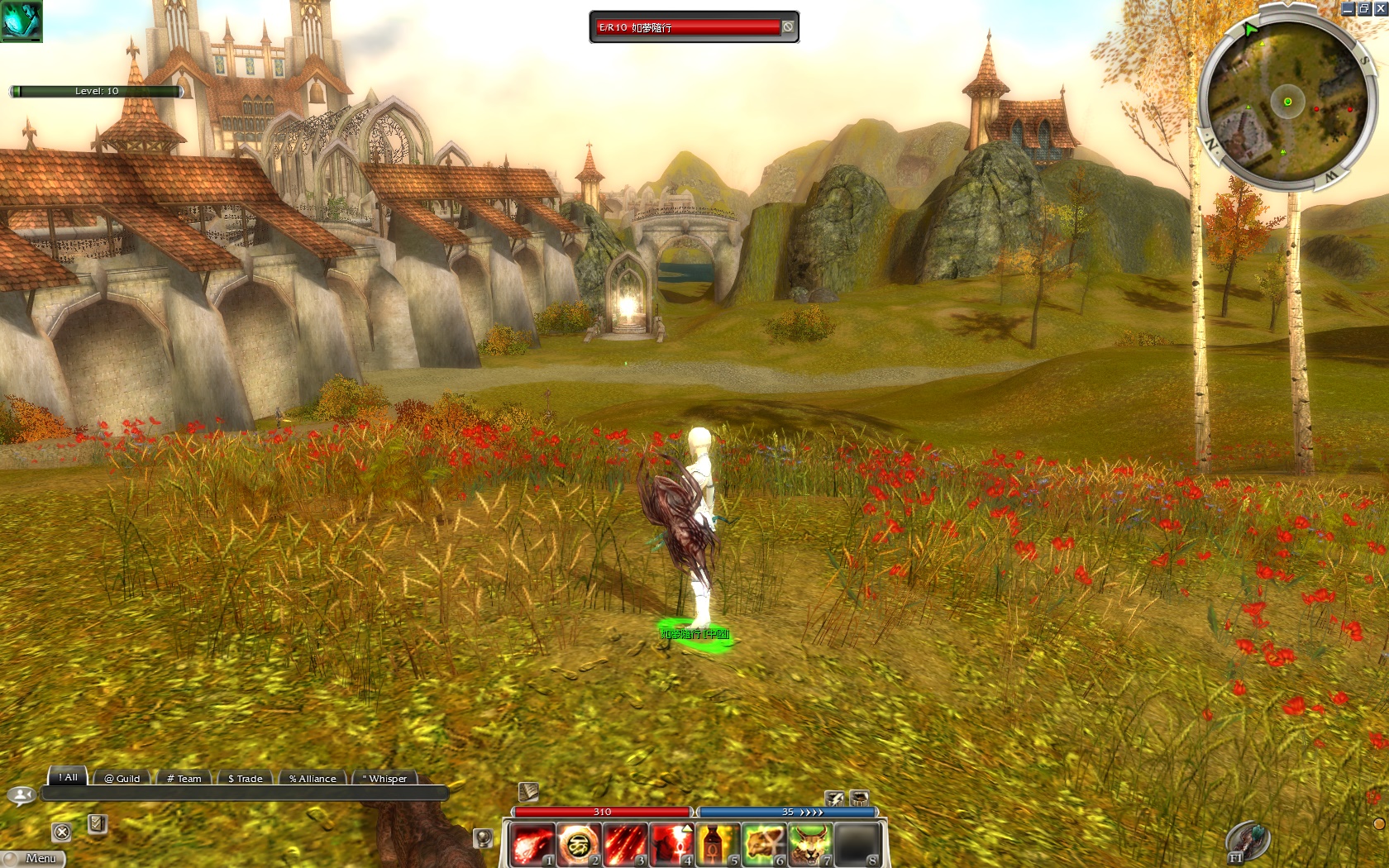This screenshot has height=868, width=1389.
Task: Use the glyph ring skill in slot 2
Action: click(578, 844)
